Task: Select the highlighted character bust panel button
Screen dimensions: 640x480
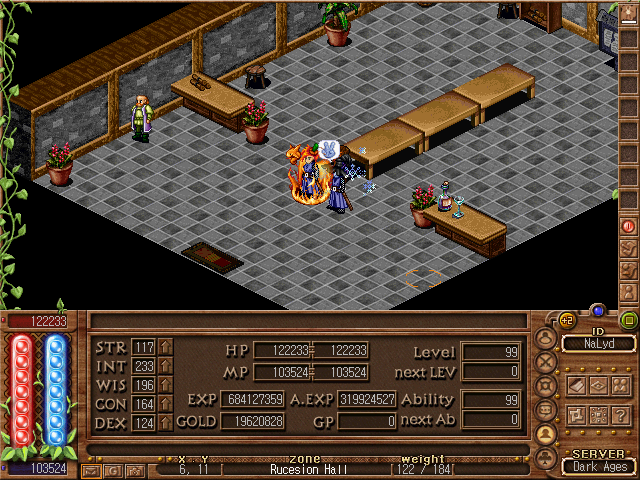Action: pyautogui.click(x=546, y=434)
